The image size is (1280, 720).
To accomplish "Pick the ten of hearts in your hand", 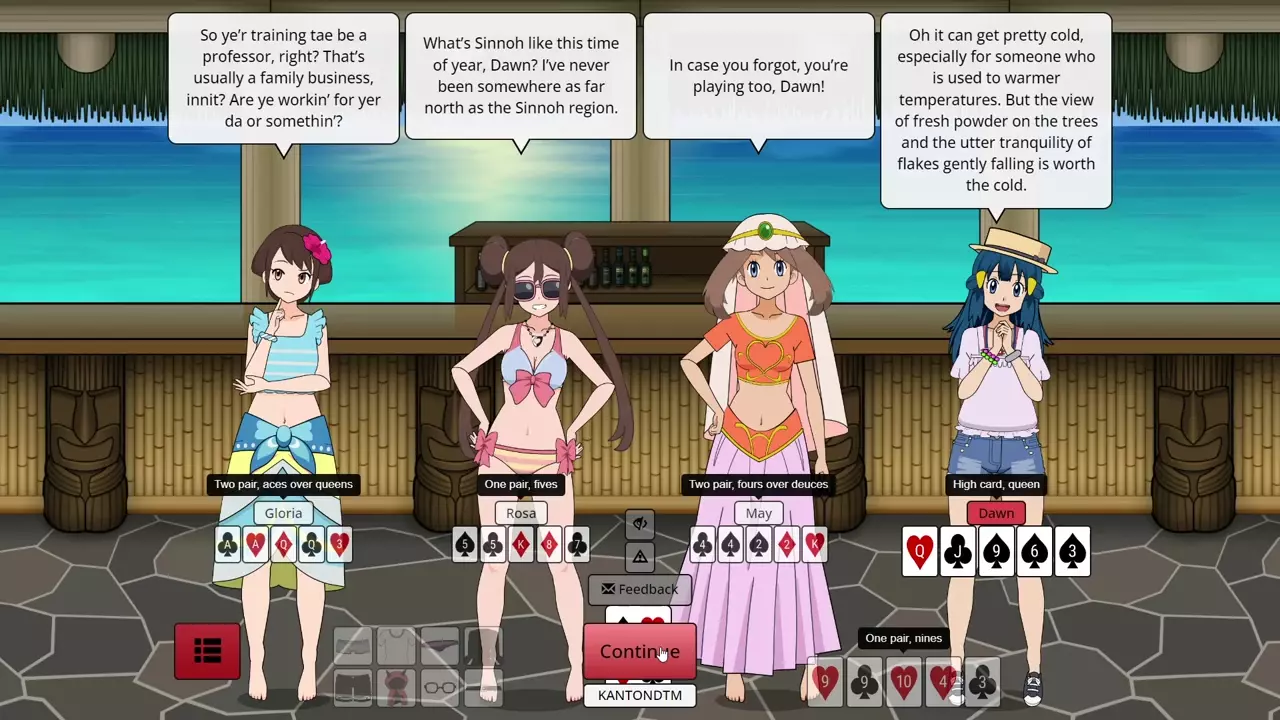I will coord(903,682).
